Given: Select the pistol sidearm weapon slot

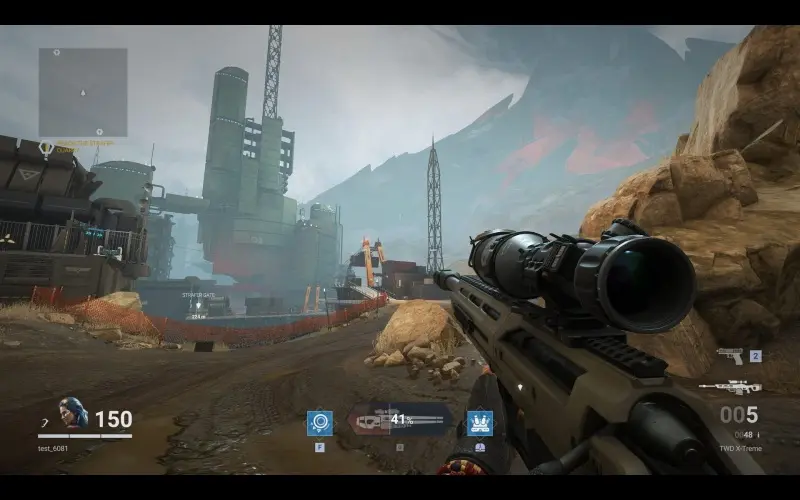Looking at the screenshot, I should tap(729, 357).
